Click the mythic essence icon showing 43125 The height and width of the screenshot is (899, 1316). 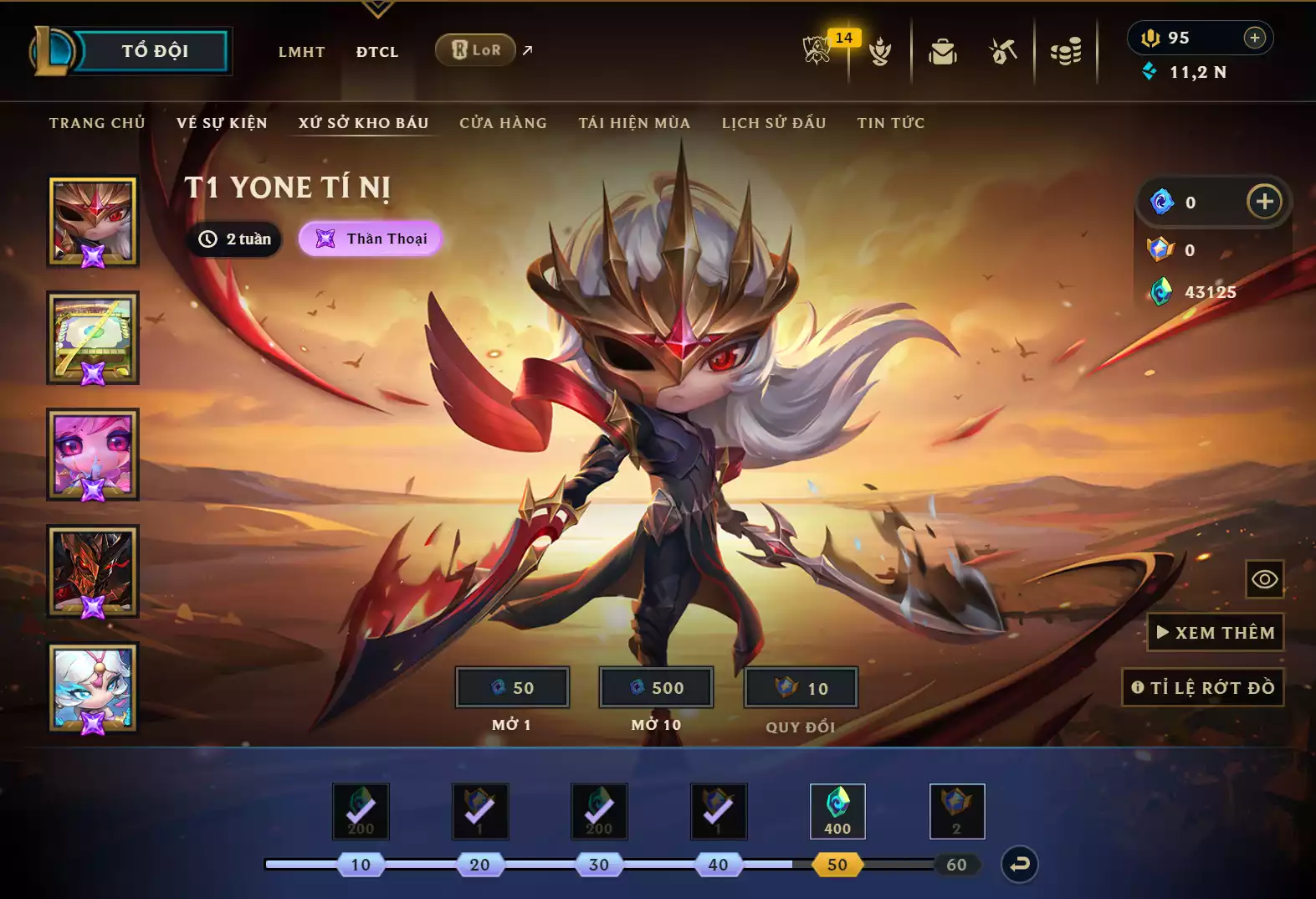click(1161, 292)
